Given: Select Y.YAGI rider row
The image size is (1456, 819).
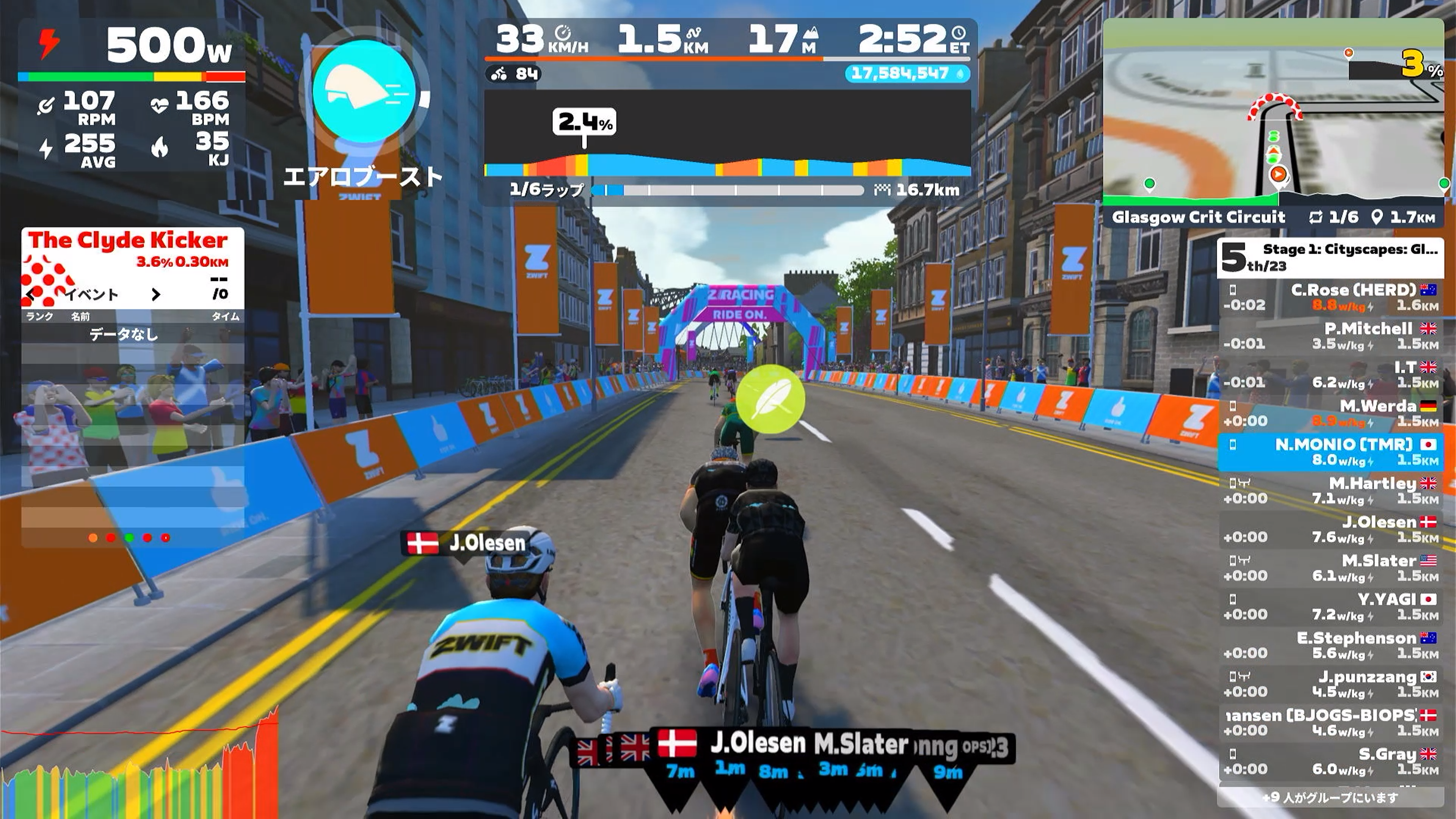Looking at the screenshot, I should click(x=1330, y=607).
